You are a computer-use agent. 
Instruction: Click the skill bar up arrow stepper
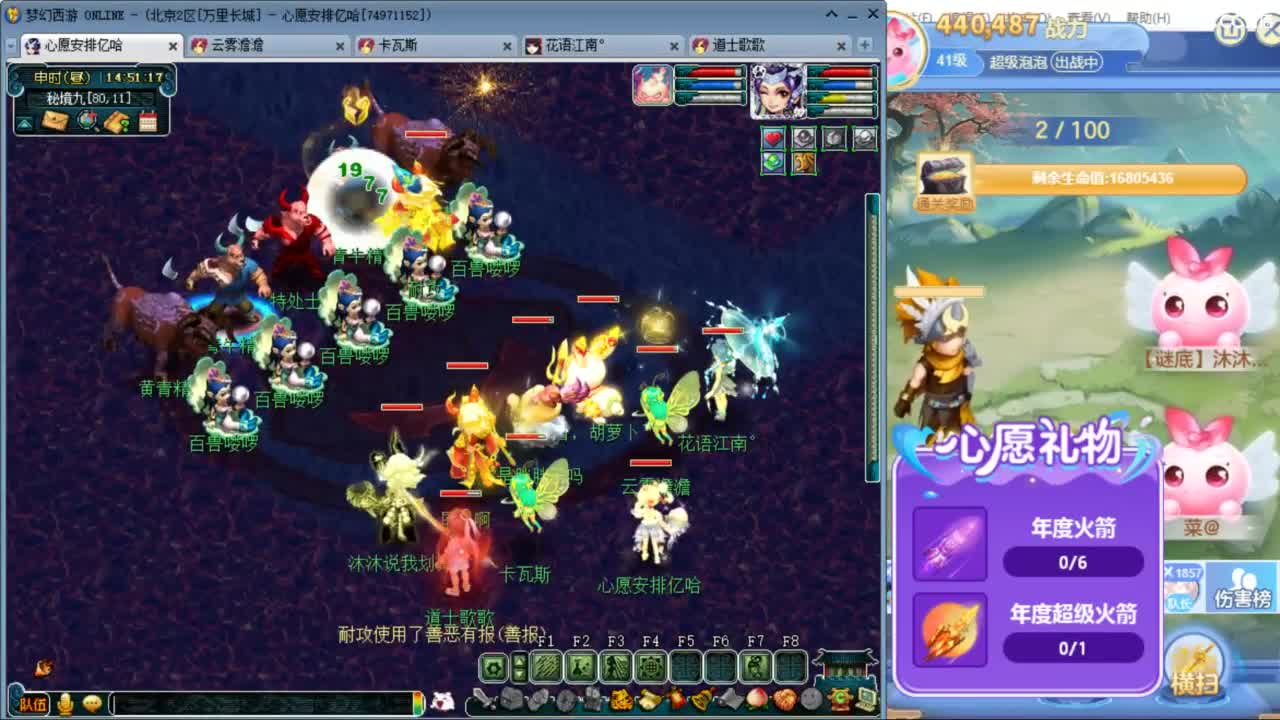coord(519,660)
